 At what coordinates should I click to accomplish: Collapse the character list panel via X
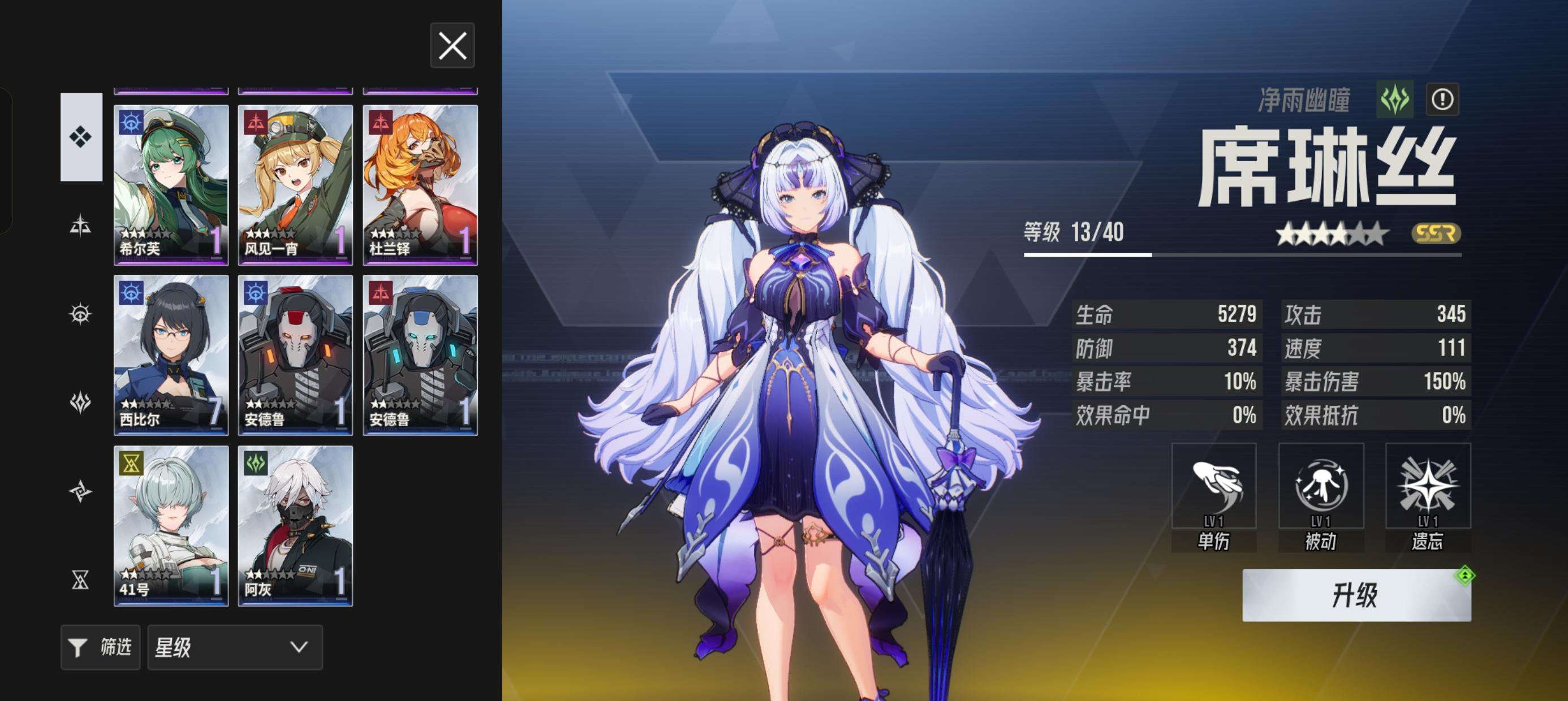click(453, 46)
